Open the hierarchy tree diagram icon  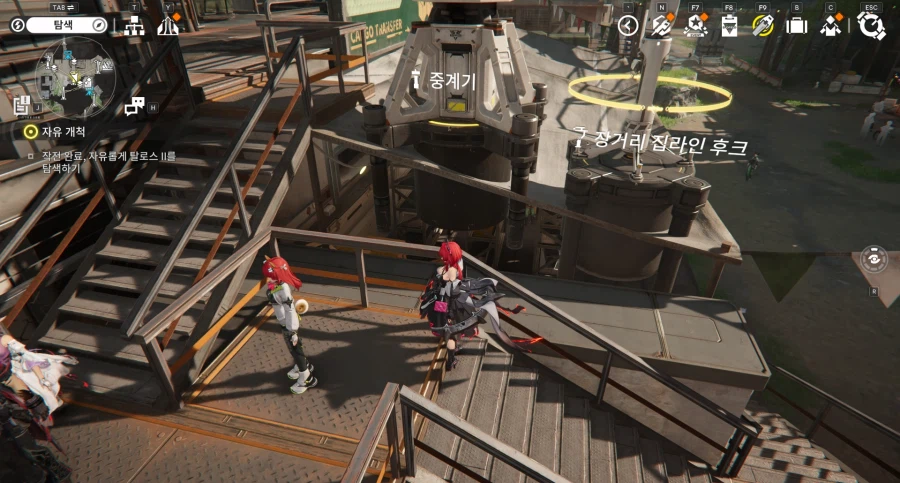click(x=134, y=26)
